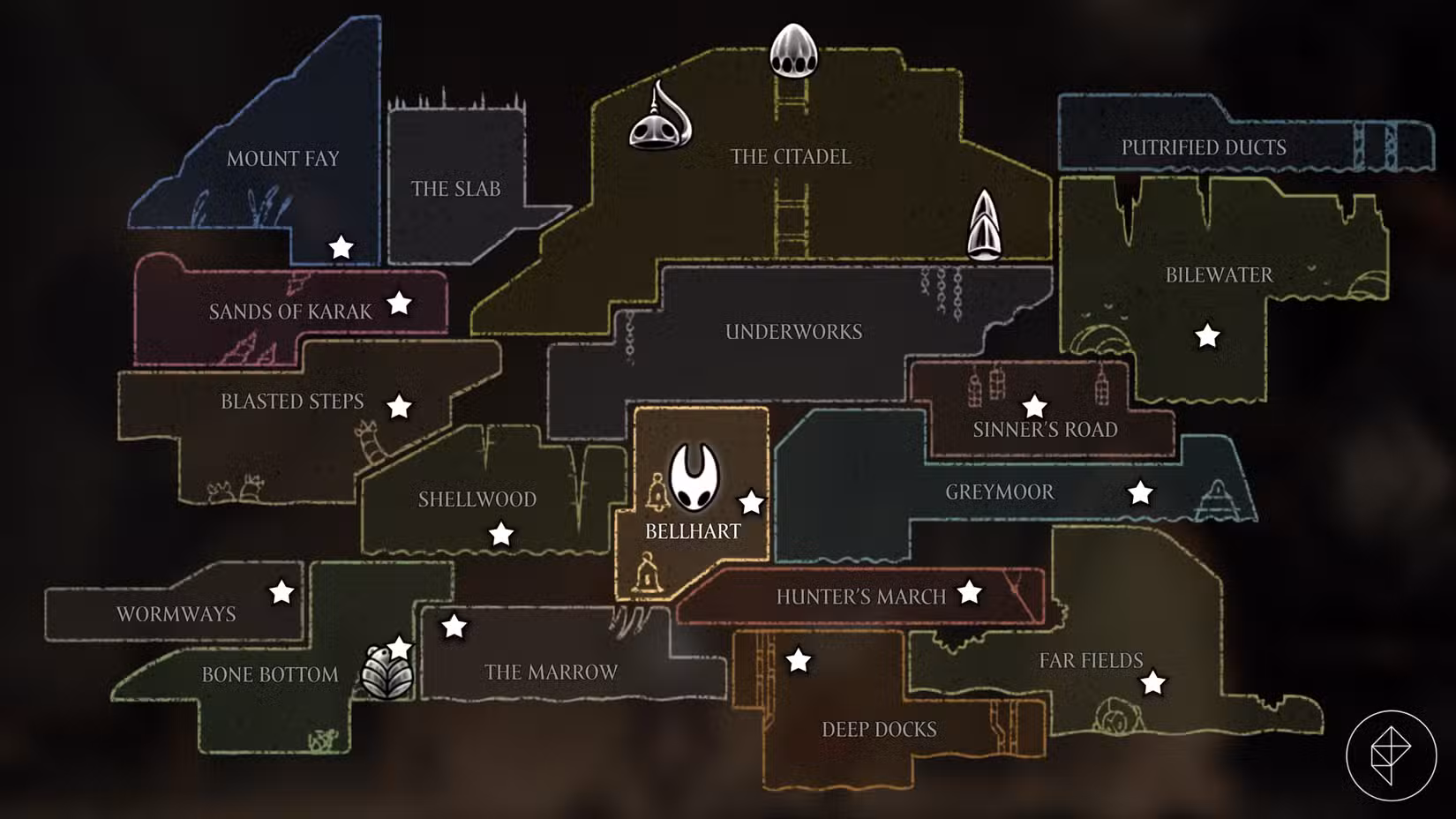Click the small bell drawing inside Bellhart

point(657,491)
